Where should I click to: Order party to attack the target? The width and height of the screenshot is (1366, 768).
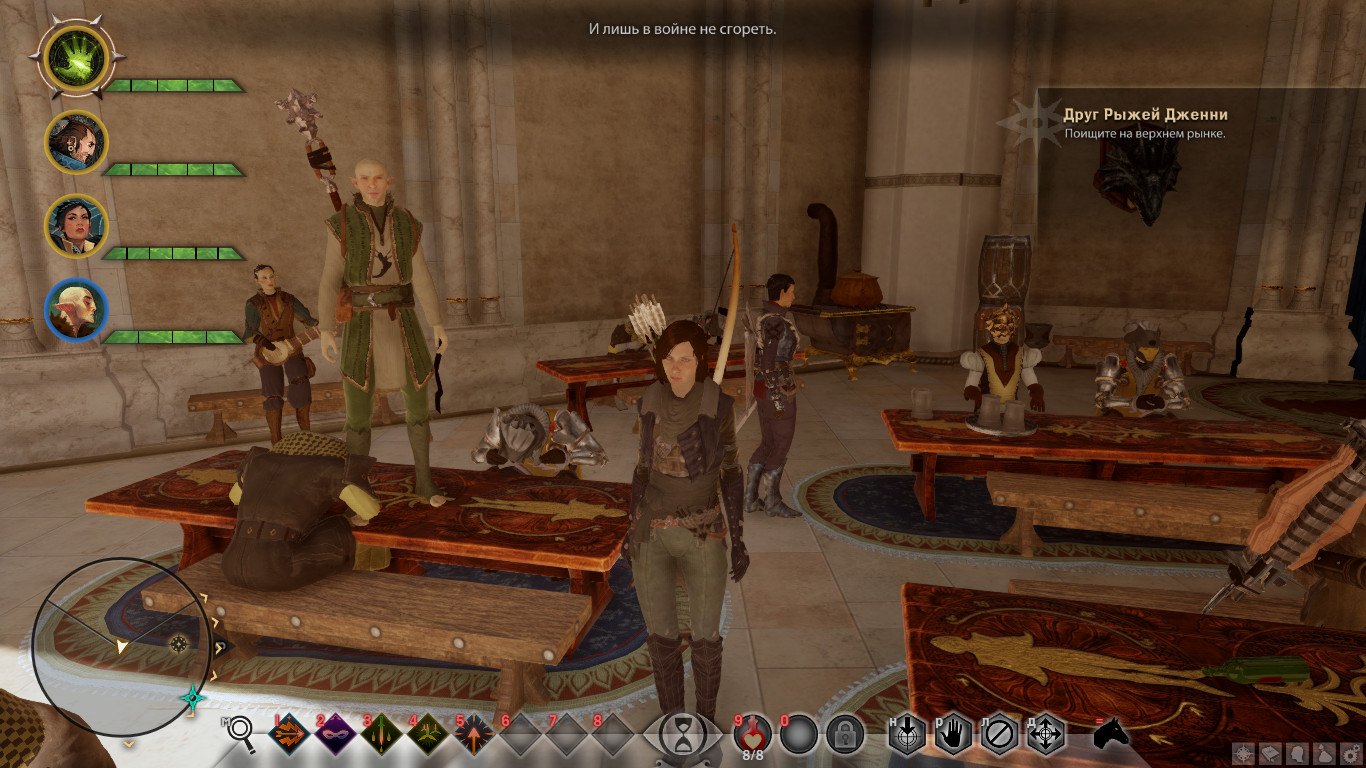click(x=907, y=735)
